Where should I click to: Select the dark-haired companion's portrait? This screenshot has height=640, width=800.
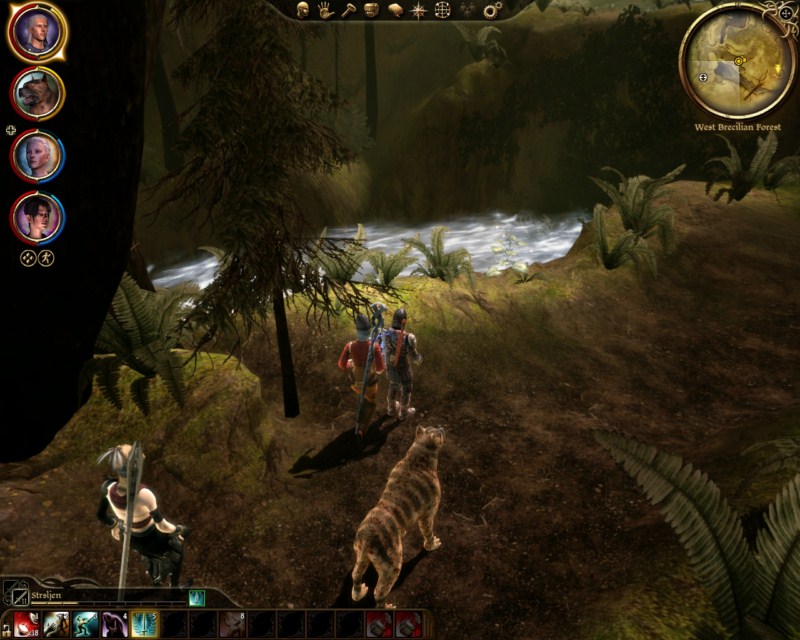(x=37, y=216)
